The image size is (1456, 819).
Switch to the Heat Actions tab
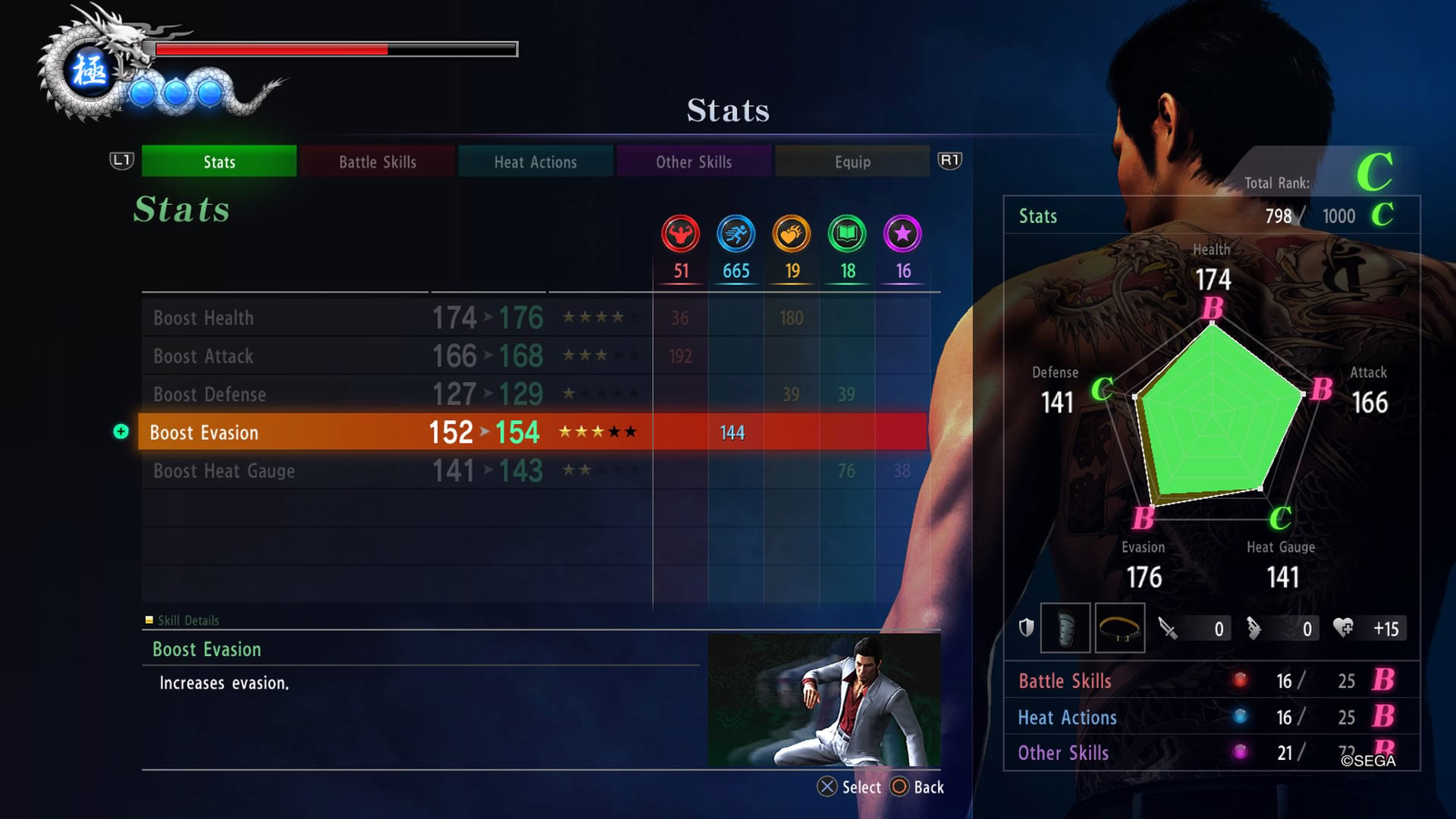pos(535,162)
